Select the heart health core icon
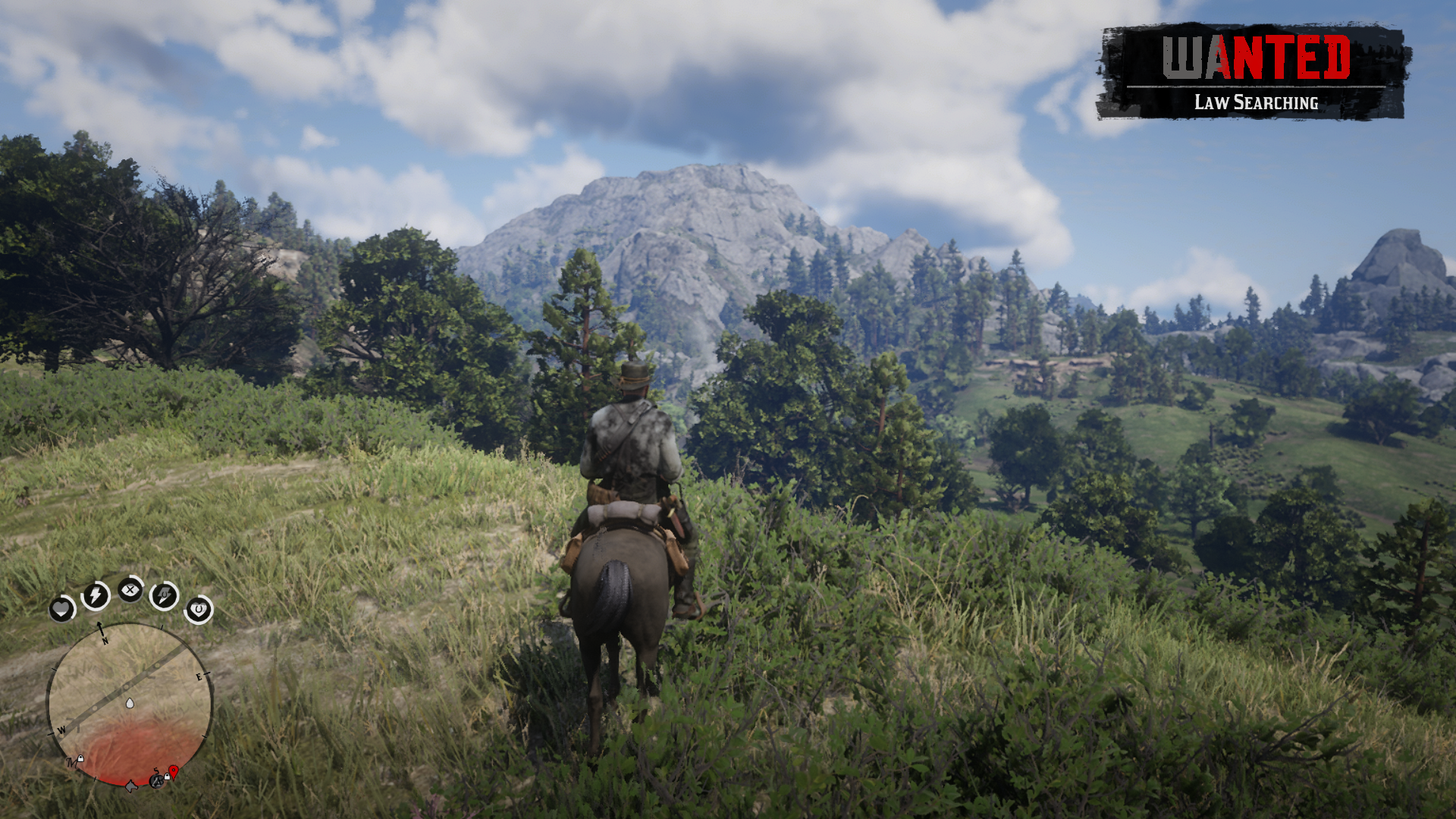The width and height of the screenshot is (1456, 819). click(x=61, y=608)
